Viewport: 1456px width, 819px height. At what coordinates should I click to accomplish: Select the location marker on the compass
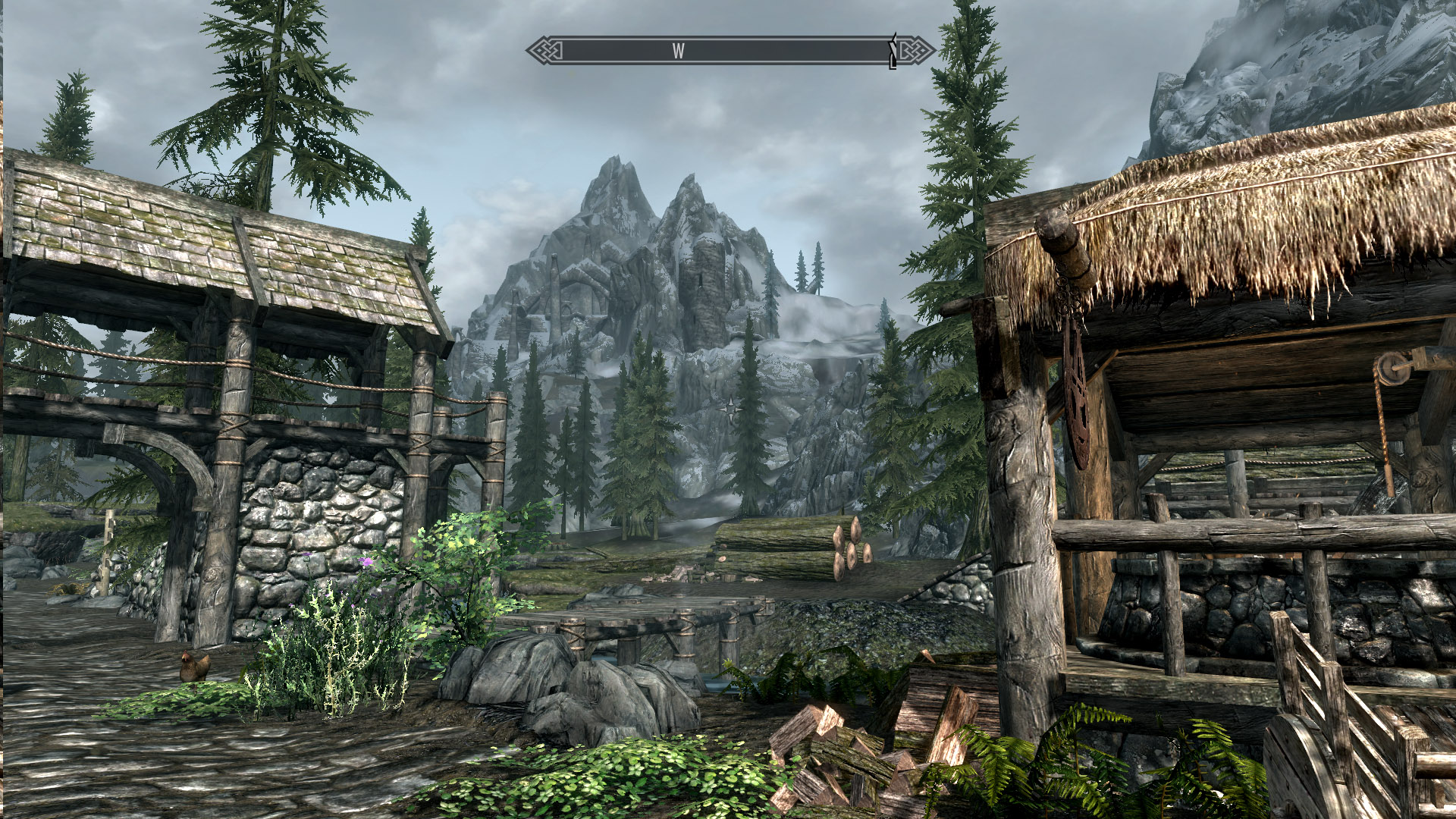tap(893, 51)
